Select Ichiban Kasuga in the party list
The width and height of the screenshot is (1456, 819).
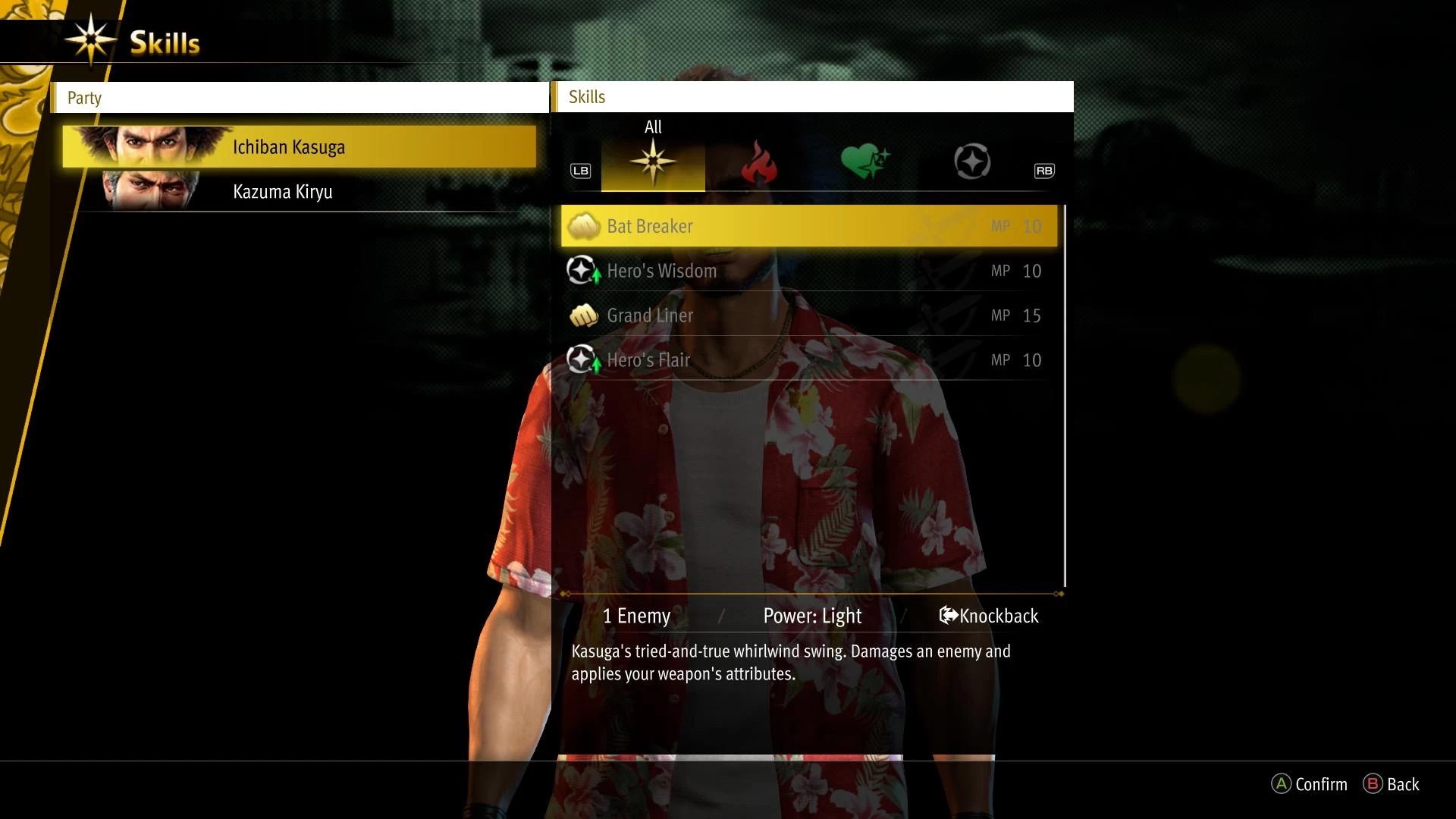coord(300,147)
